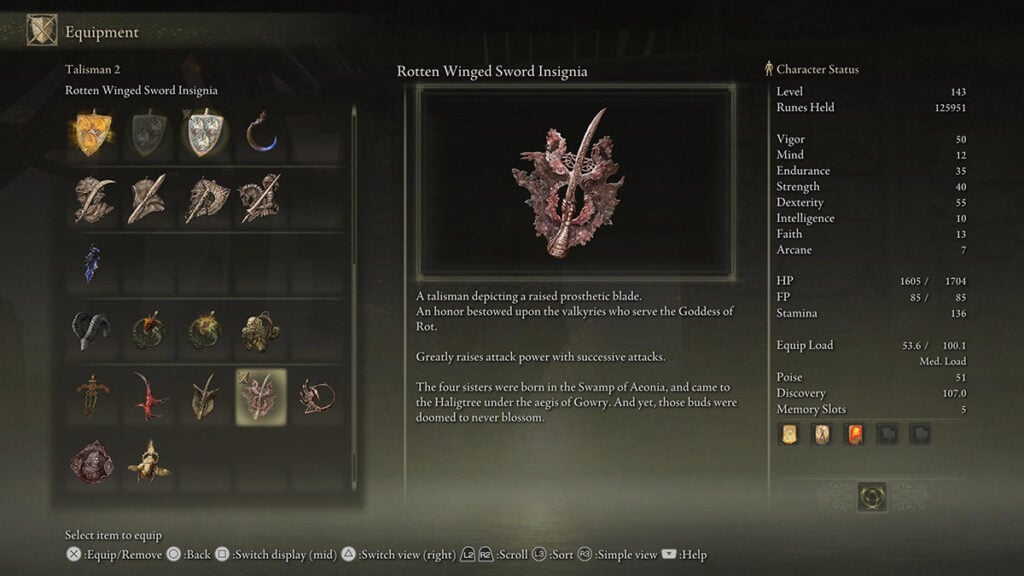Equip the blue crescent moon talisman
1024x576 pixels.
coord(260,133)
